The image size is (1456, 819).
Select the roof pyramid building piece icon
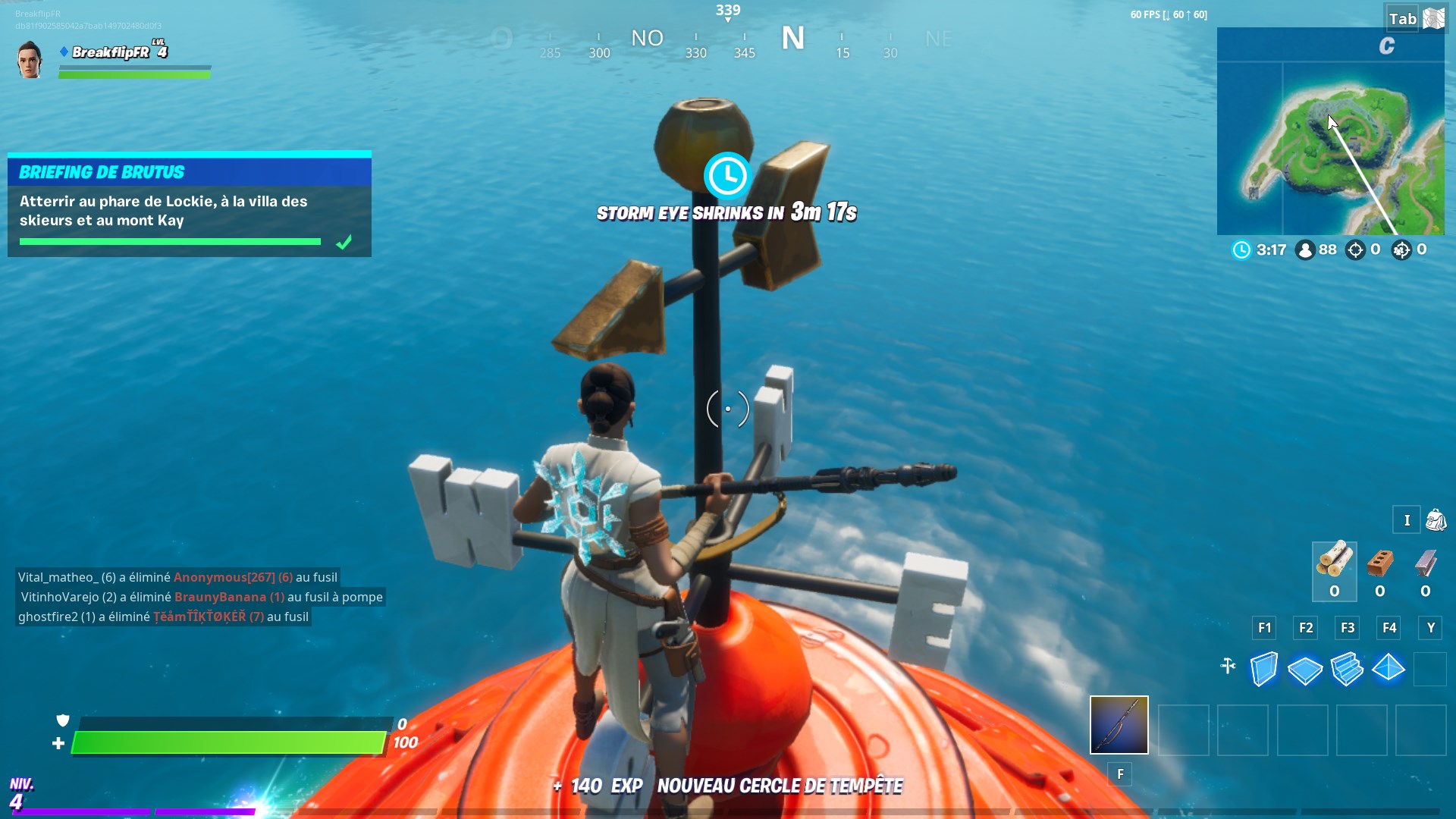[1389, 669]
